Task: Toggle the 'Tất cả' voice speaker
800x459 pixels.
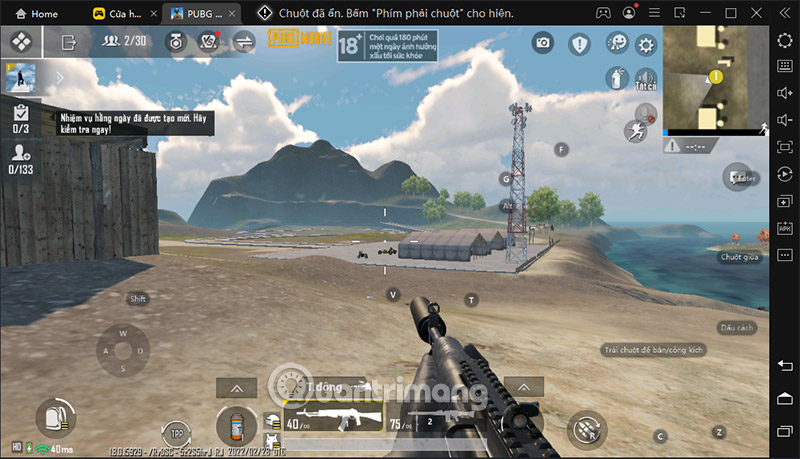Action: pos(645,79)
